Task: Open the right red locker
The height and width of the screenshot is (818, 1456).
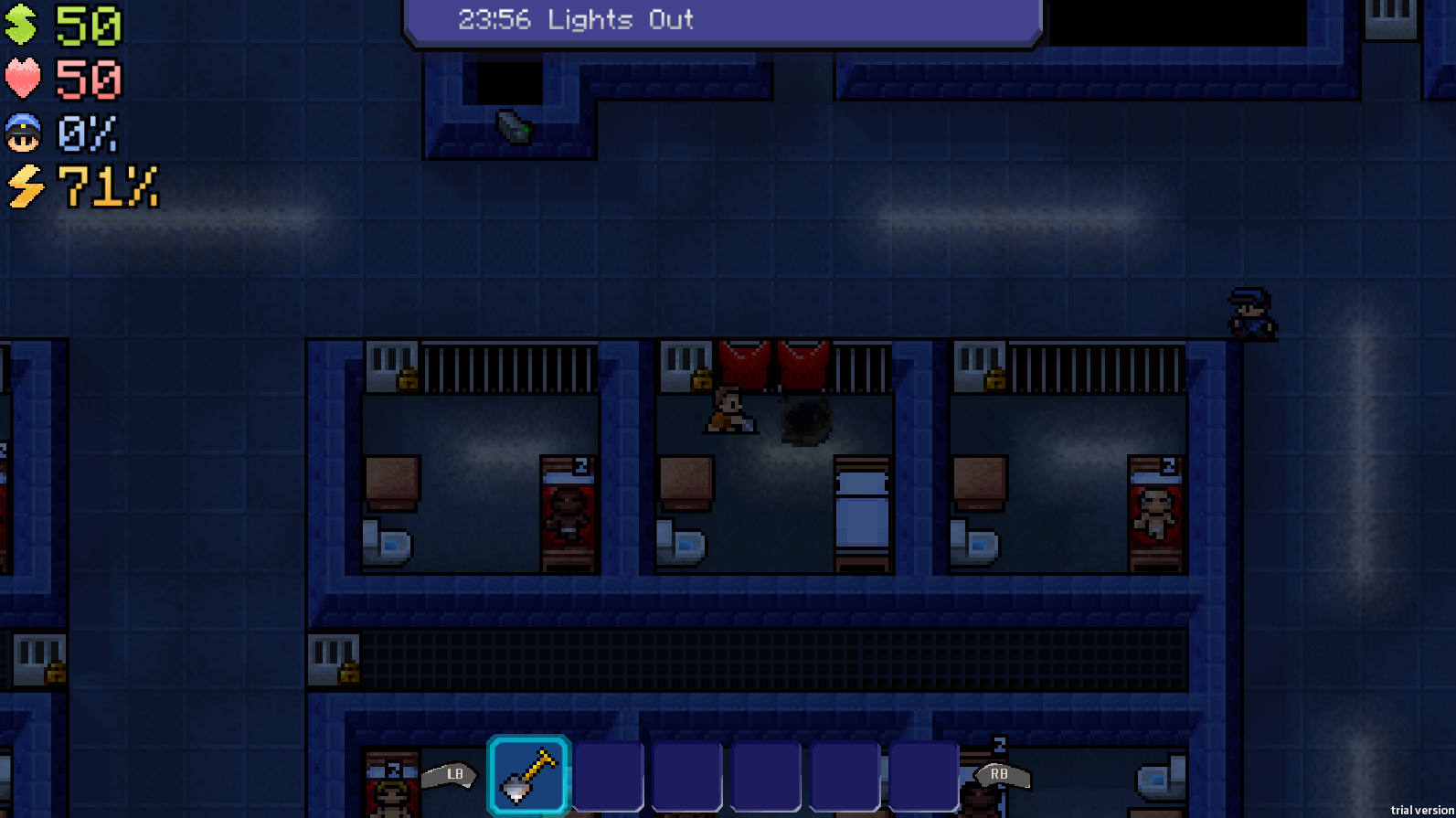Action: pyautogui.click(x=803, y=363)
